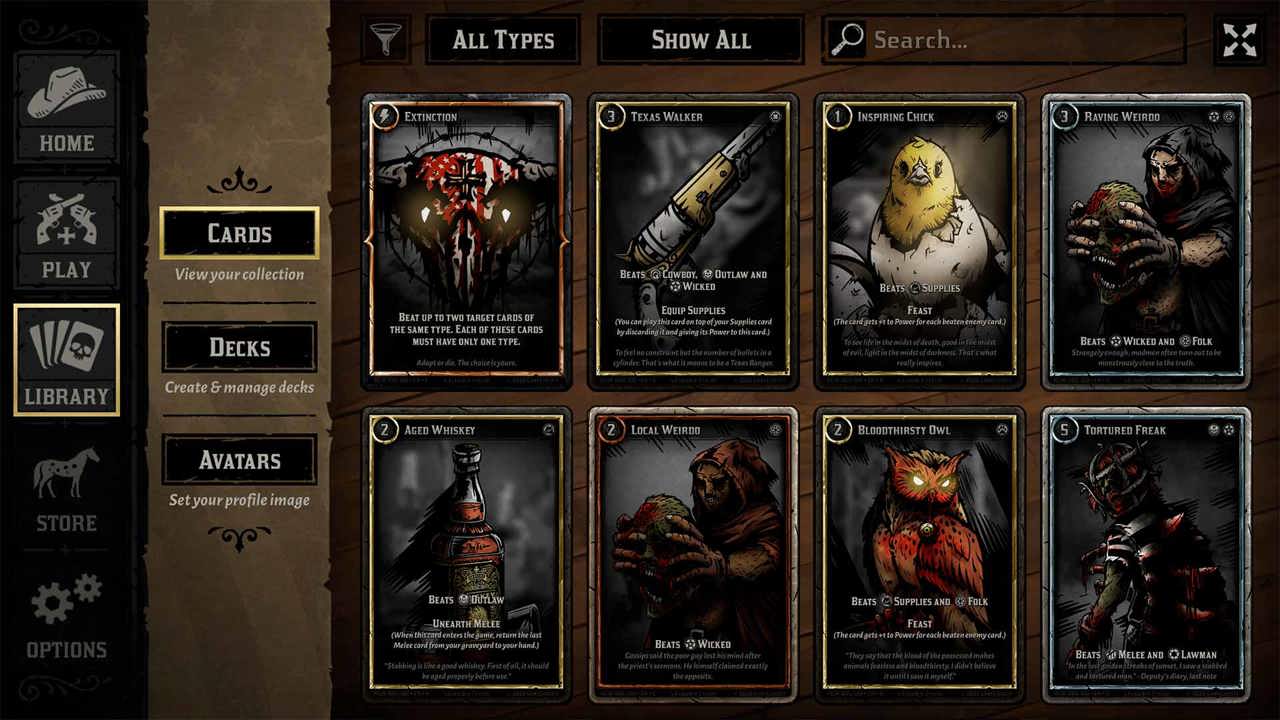
Task: Open the All Types dropdown
Action: coord(503,40)
